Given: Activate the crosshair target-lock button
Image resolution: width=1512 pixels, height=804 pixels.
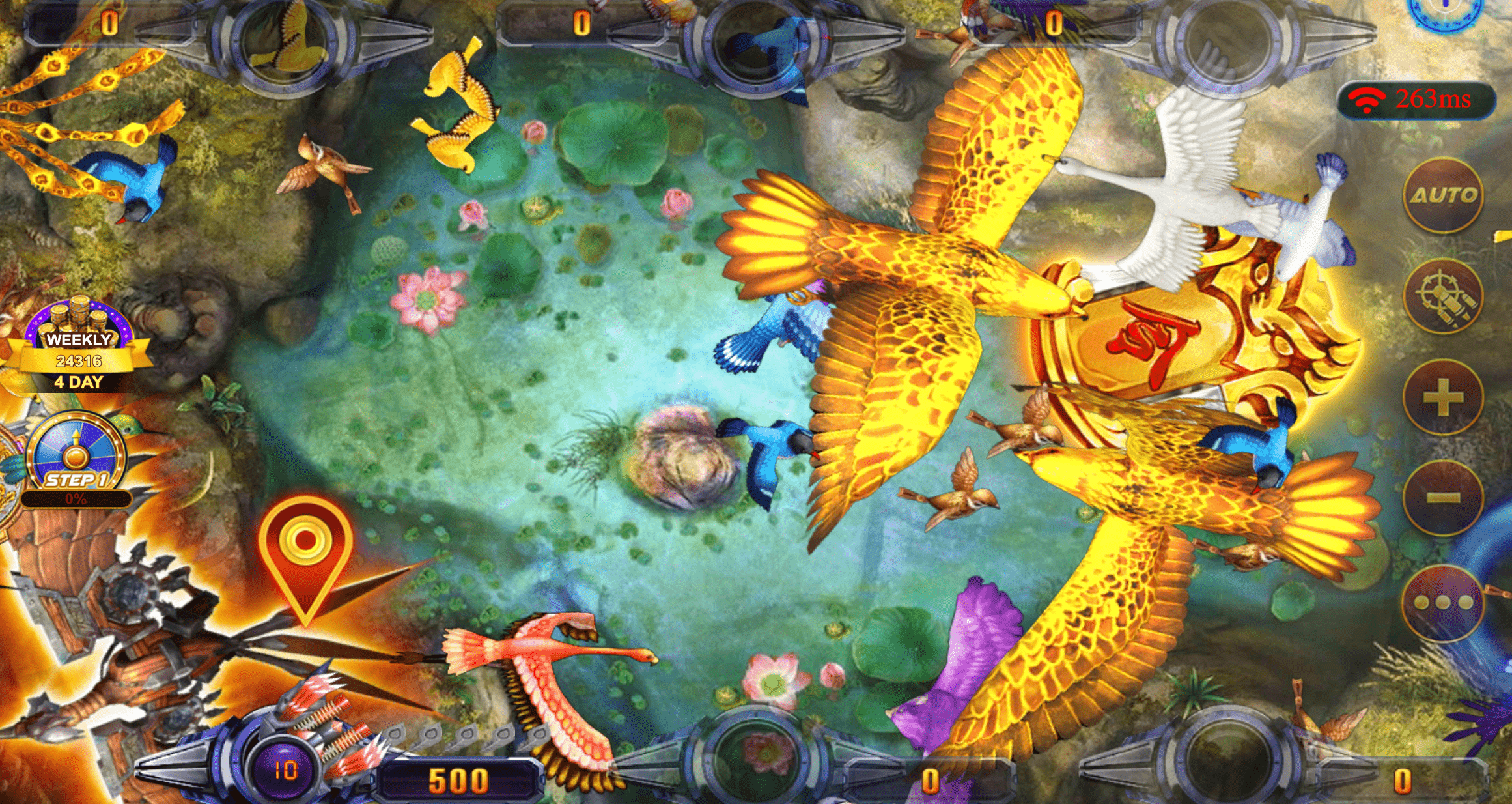Looking at the screenshot, I should click(x=1442, y=296).
